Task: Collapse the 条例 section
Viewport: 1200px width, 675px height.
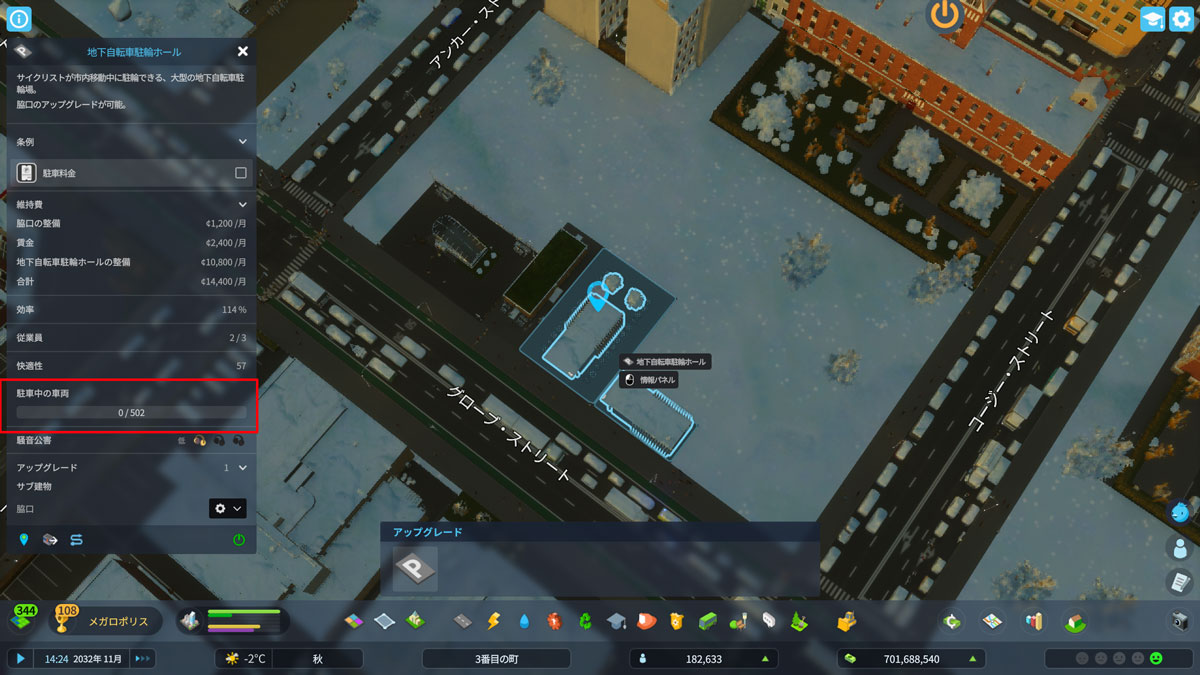Action: [242, 142]
